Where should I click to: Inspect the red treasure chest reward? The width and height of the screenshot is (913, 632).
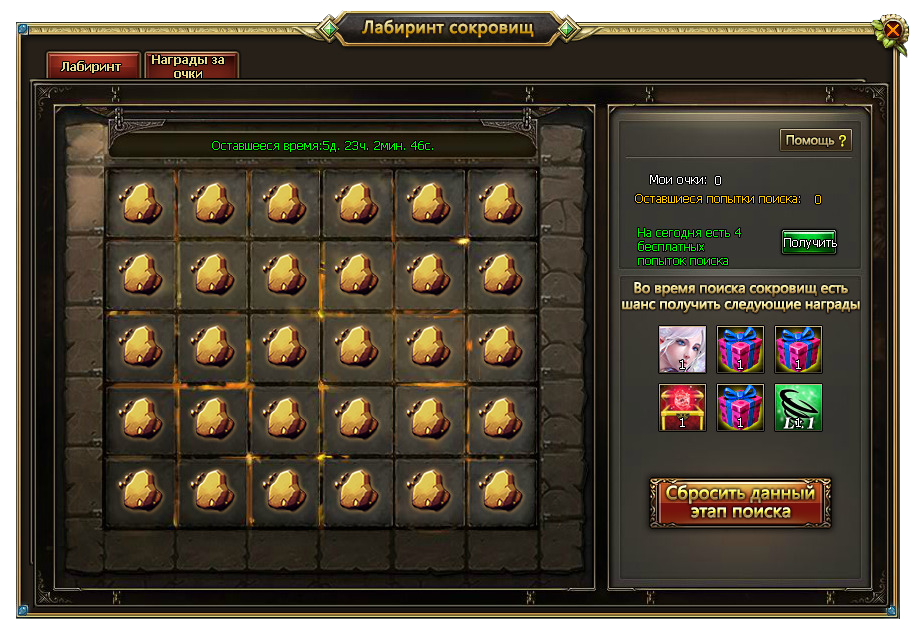[682, 408]
